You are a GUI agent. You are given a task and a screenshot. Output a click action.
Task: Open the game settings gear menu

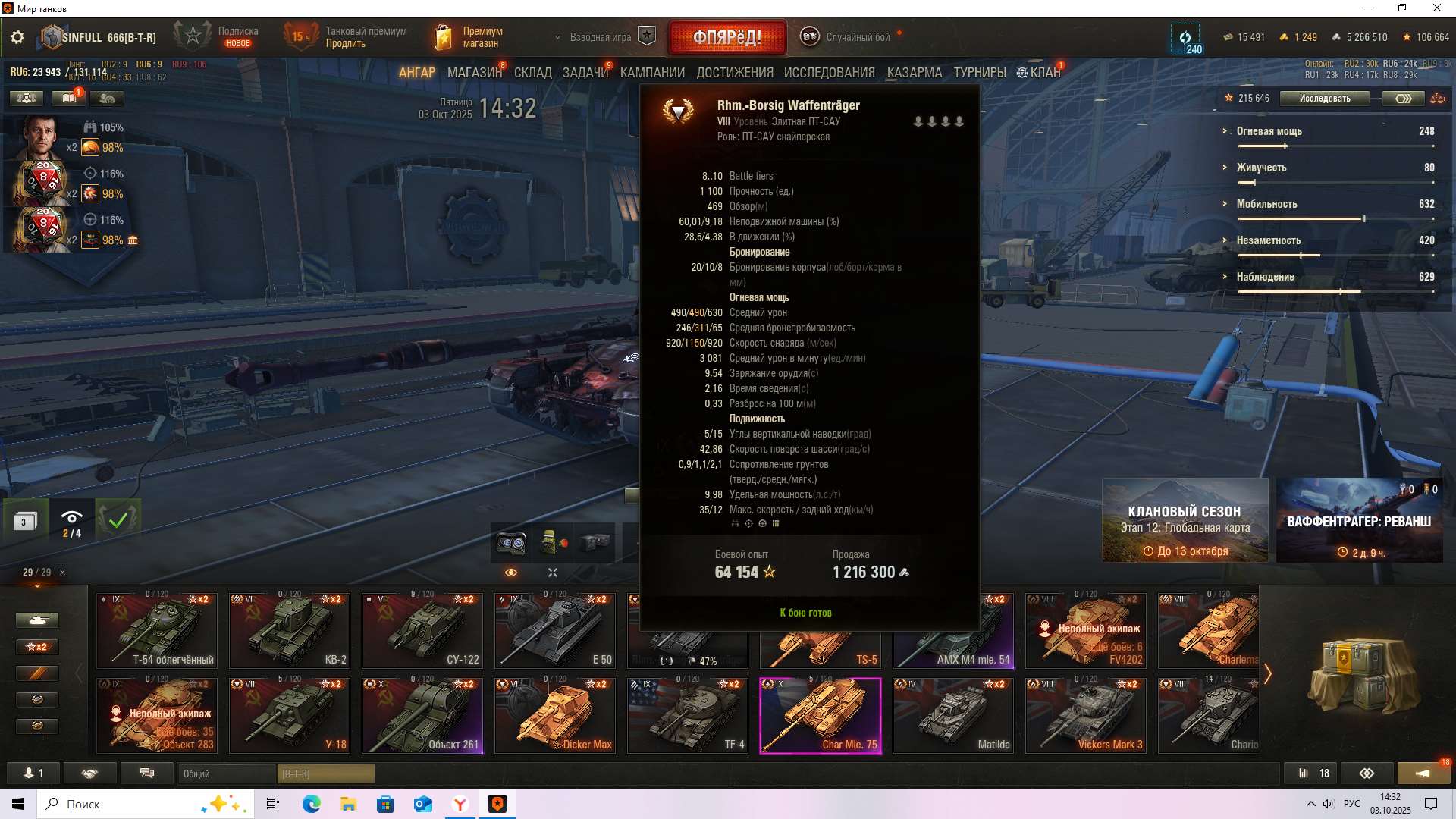tap(17, 36)
